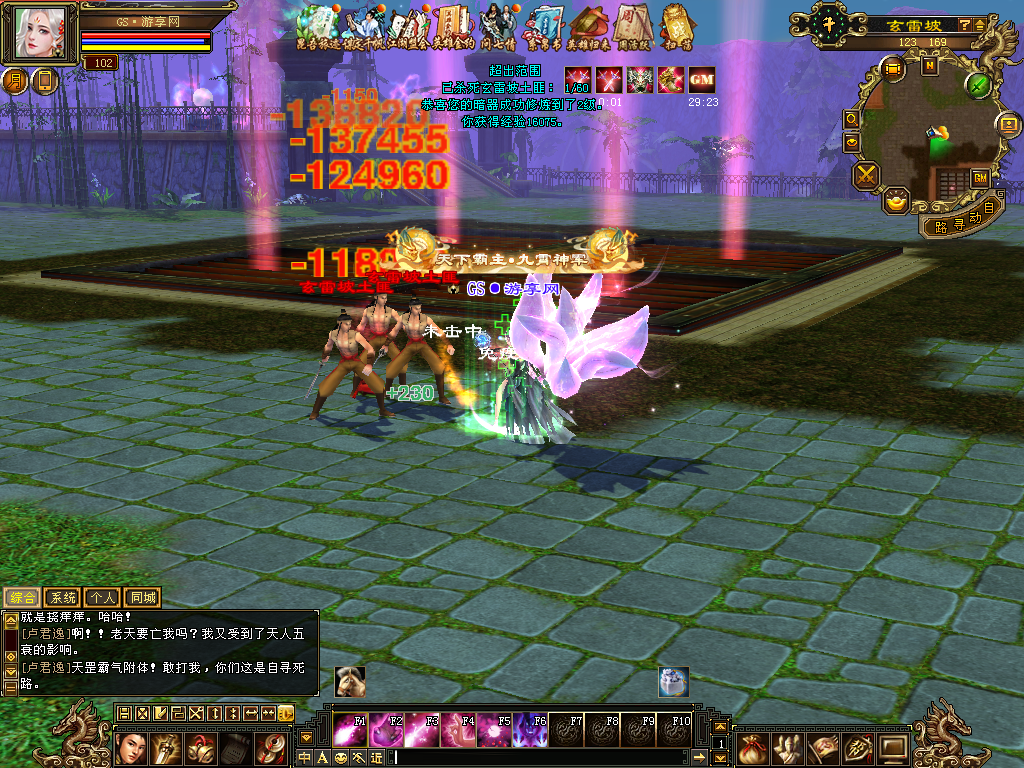Open the 闪七倩 event icon
Image resolution: width=1024 pixels, height=768 pixels.
[x=498, y=27]
